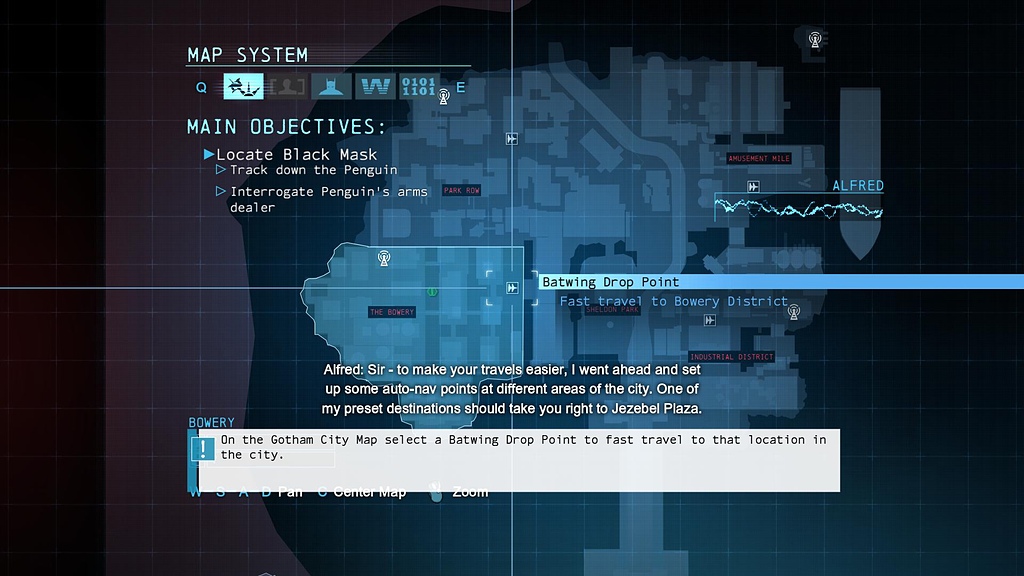Pick the Industrial District Batwing drop point
The image size is (1024, 576).
709,321
